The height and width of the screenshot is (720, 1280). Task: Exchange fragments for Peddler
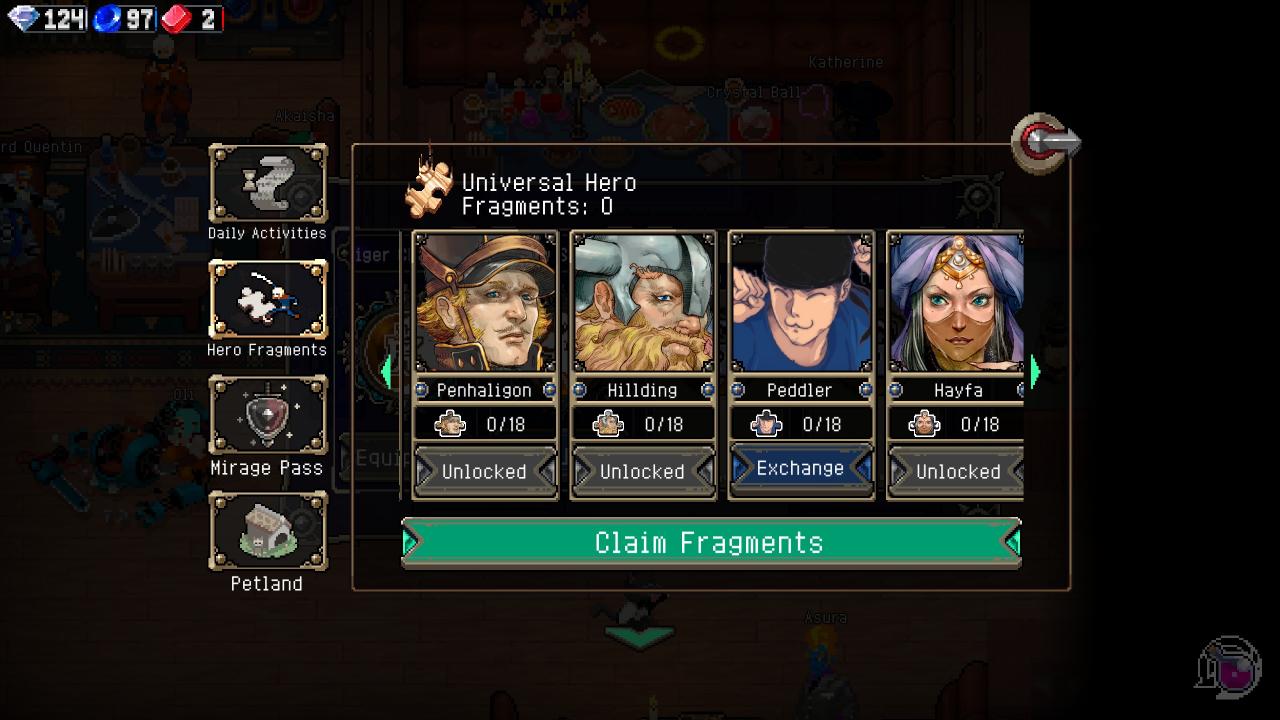click(800, 469)
